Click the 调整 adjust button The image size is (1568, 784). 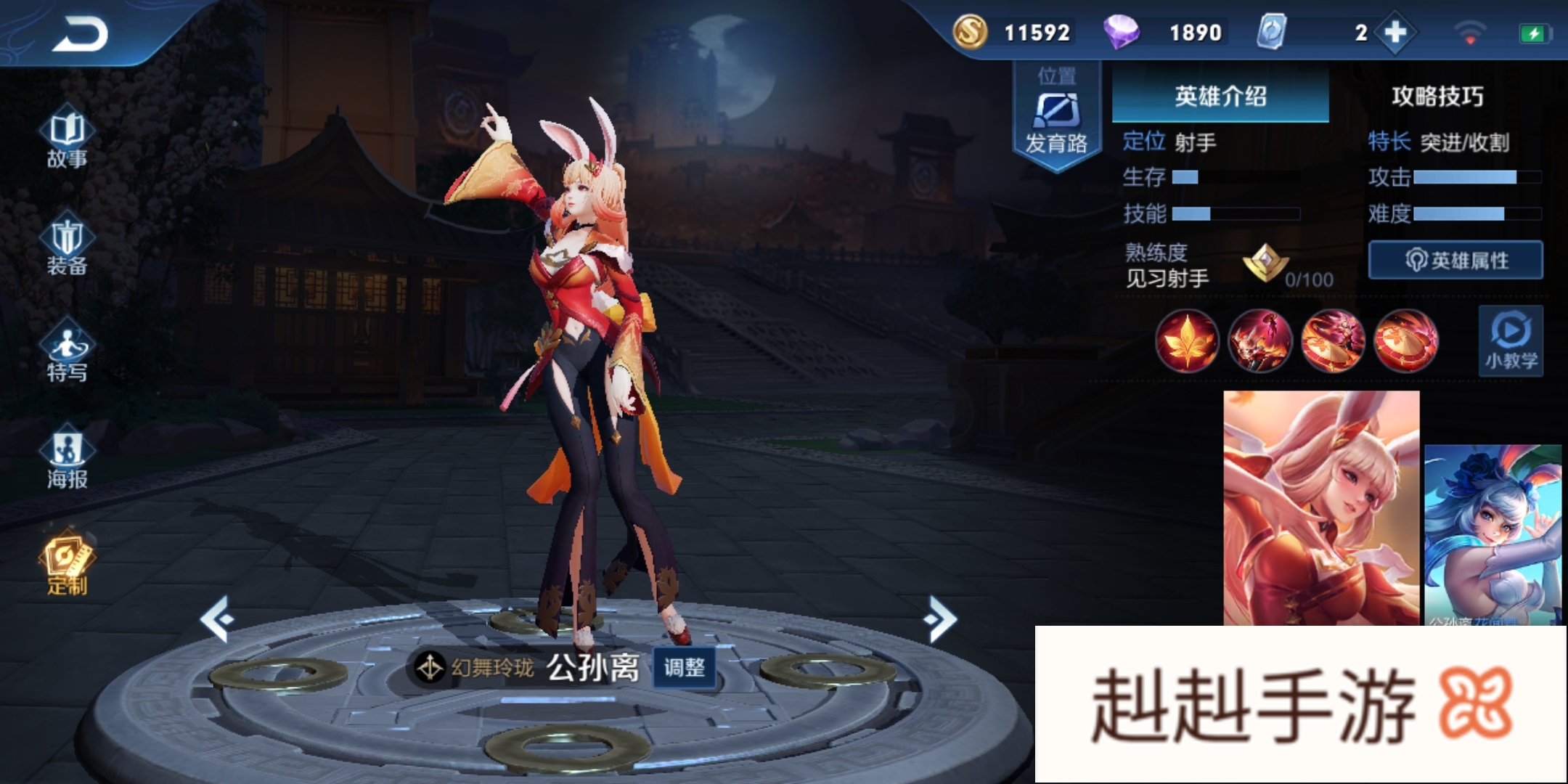pos(684,667)
